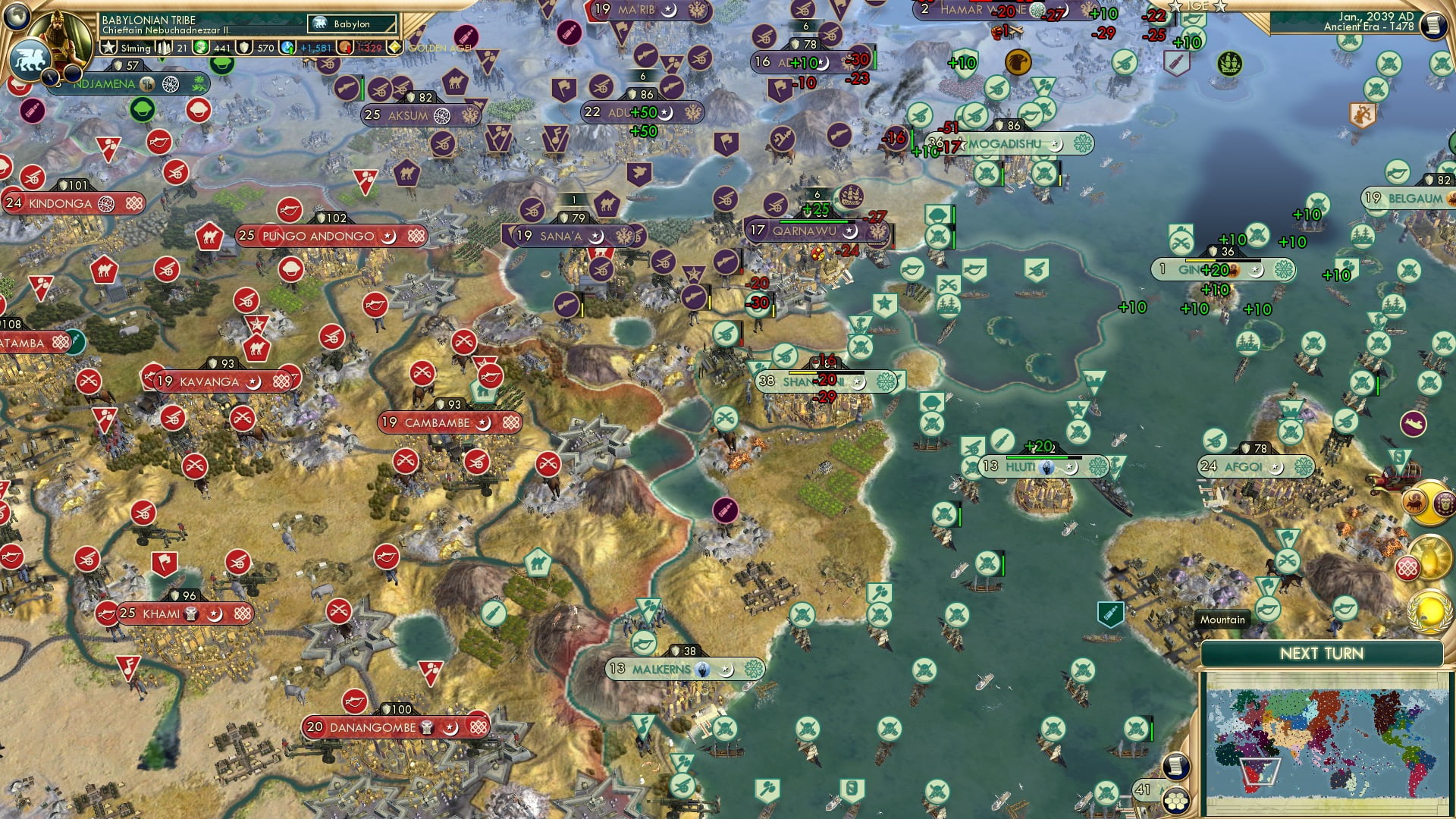1456x819 pixels.
Task: Enable IGE using the star toggle at top
Action: 1175,6
